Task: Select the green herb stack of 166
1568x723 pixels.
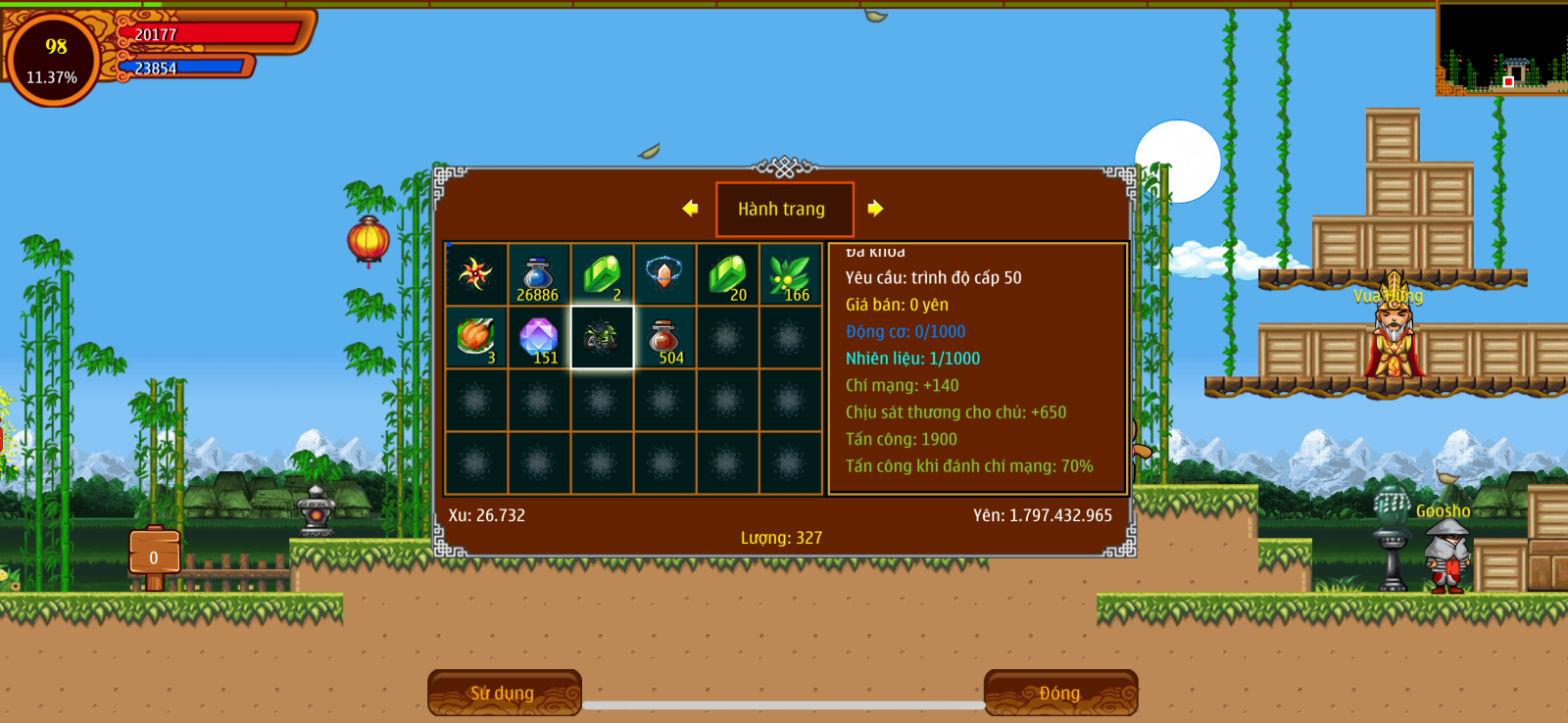Action: 790,274
